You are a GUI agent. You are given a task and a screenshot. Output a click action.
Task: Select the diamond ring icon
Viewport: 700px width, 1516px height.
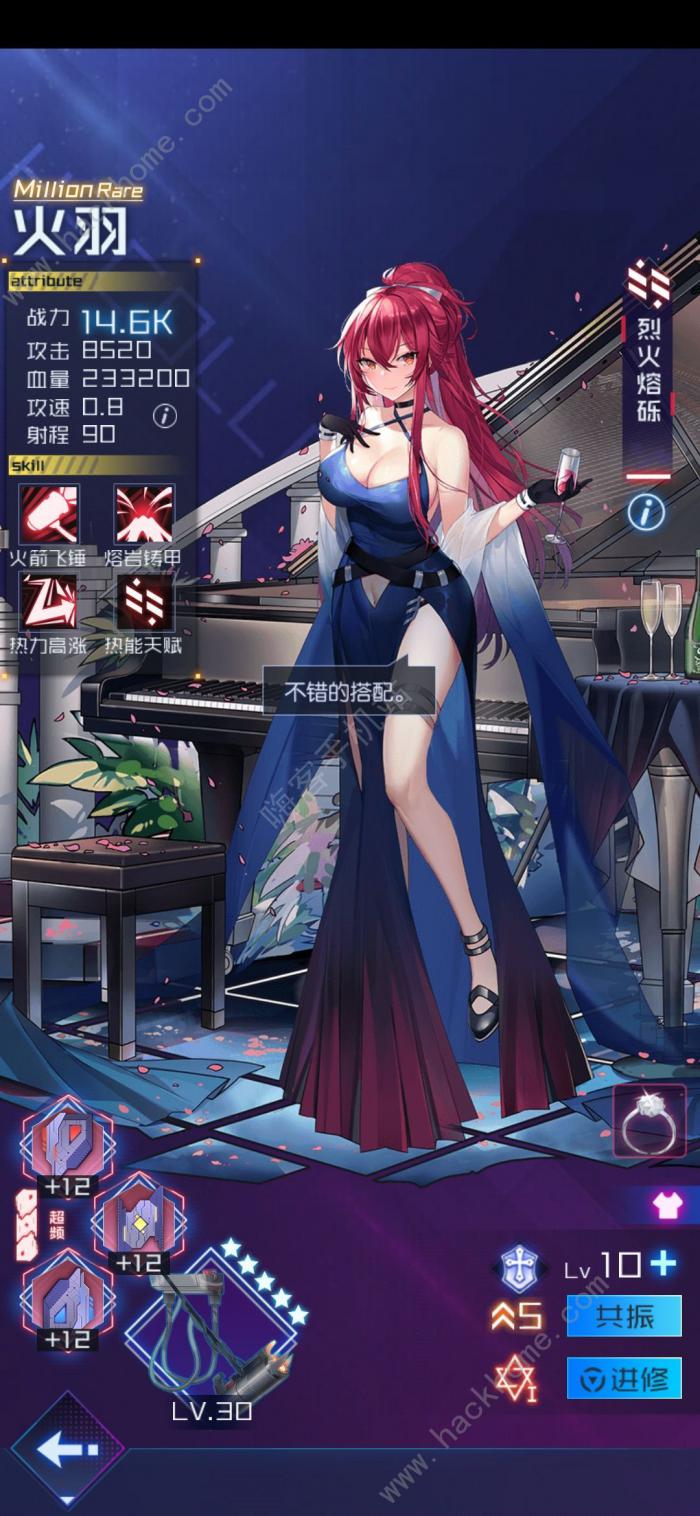649,1122
